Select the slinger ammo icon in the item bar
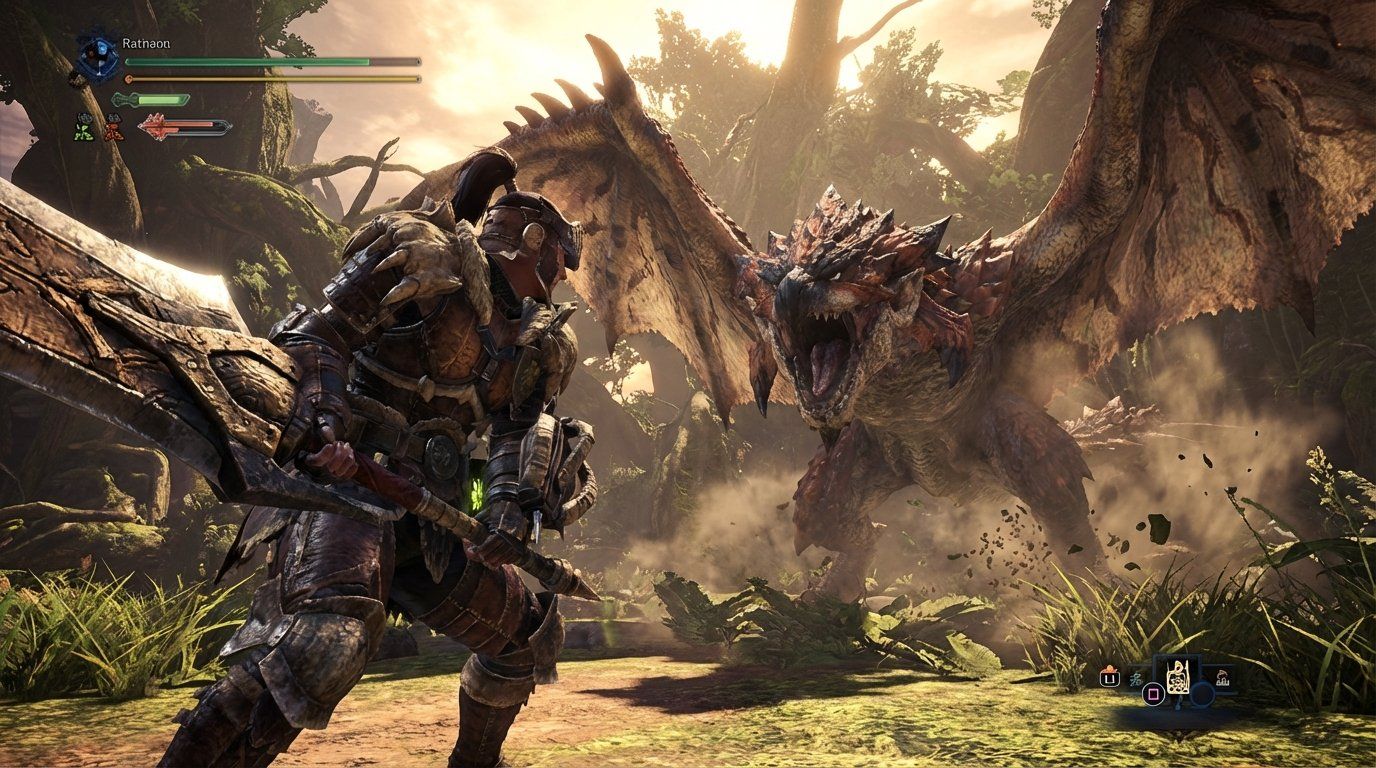The height and width of the screenshot is (768, 1376). point(1109,676)
